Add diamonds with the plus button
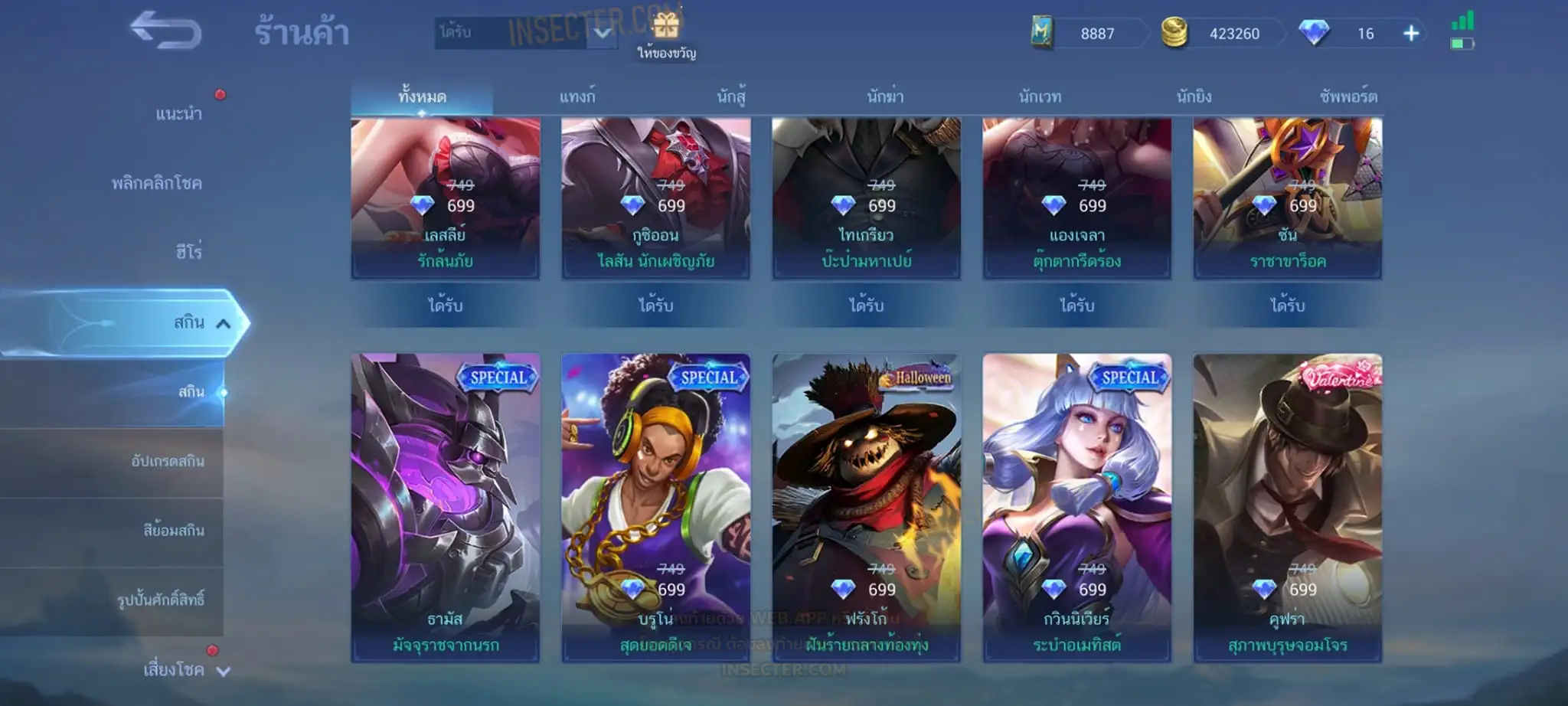Image resolution: width=1568 pixels, height=706 pixels. click(1411, 34)
